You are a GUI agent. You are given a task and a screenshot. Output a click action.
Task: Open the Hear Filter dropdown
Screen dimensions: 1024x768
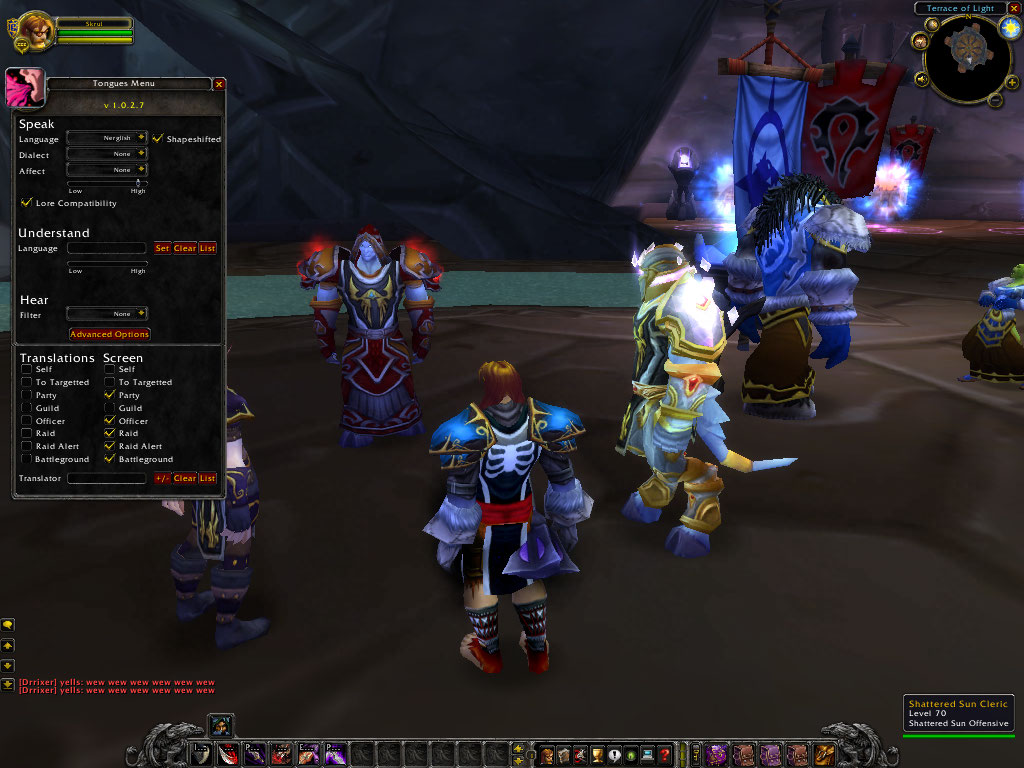click(x=141, y=314)
